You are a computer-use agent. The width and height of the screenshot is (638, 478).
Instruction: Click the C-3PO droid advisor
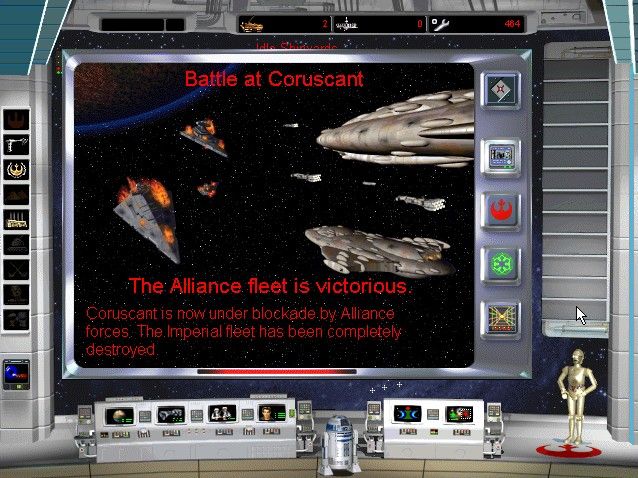click(574, 396)
